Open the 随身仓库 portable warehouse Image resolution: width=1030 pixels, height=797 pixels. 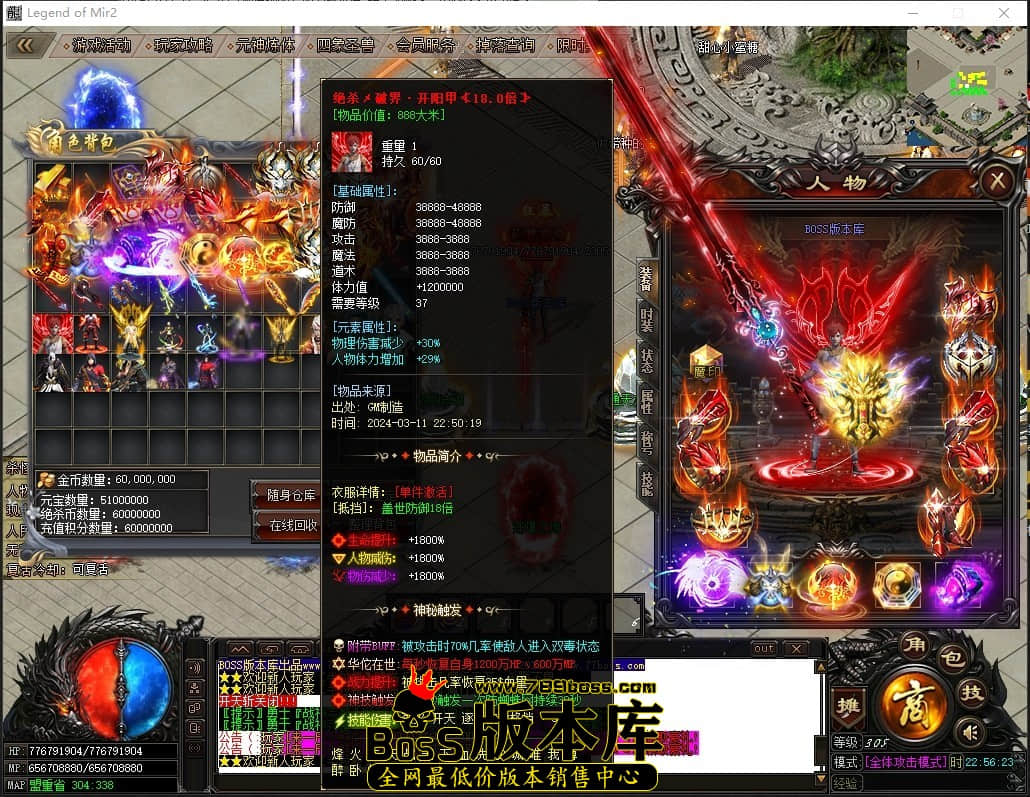pyautogui.click(x=291, y=495)
